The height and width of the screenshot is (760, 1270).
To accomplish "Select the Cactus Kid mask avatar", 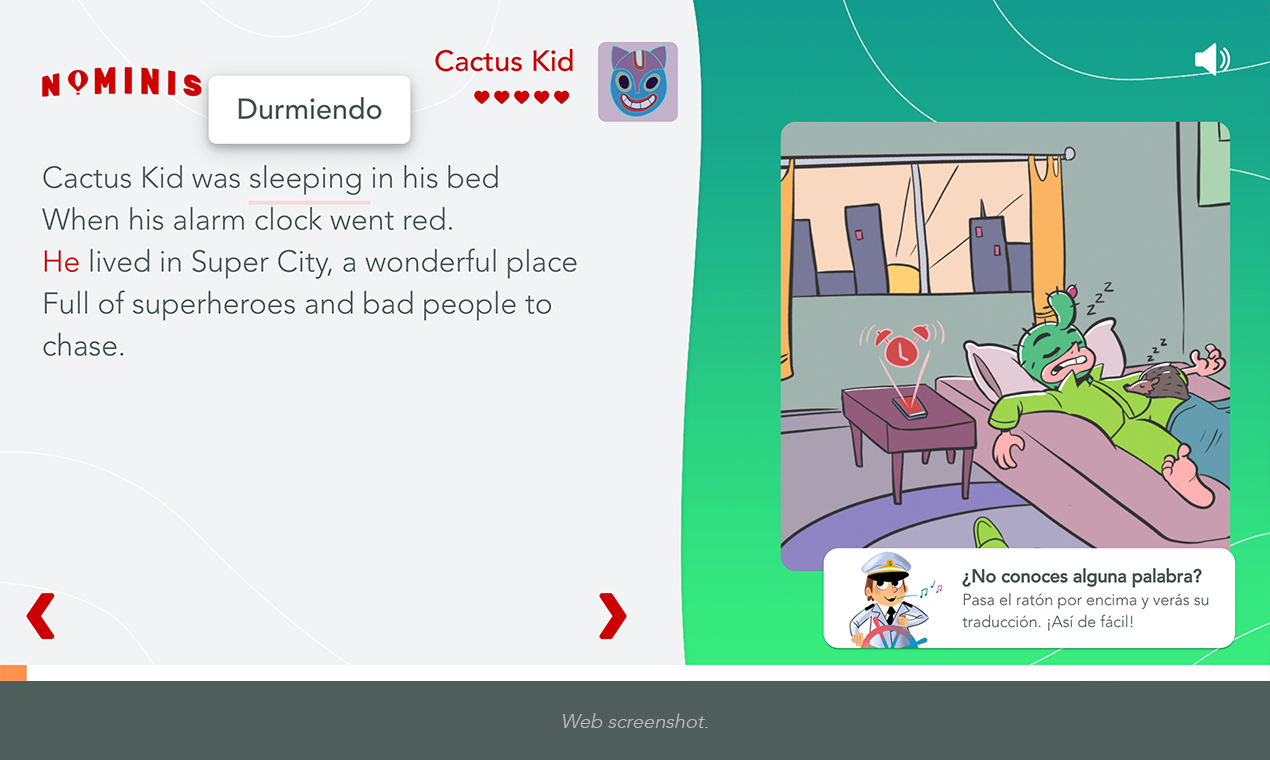I will coord(637,82).
